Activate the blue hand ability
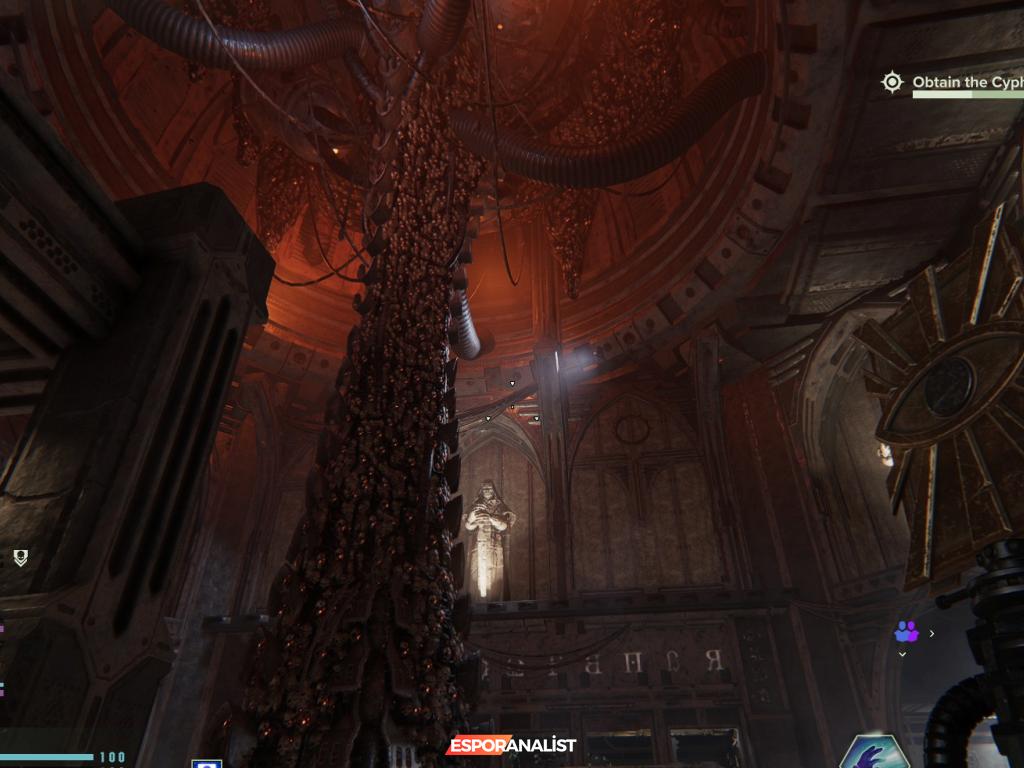 [x=874, y=753]
